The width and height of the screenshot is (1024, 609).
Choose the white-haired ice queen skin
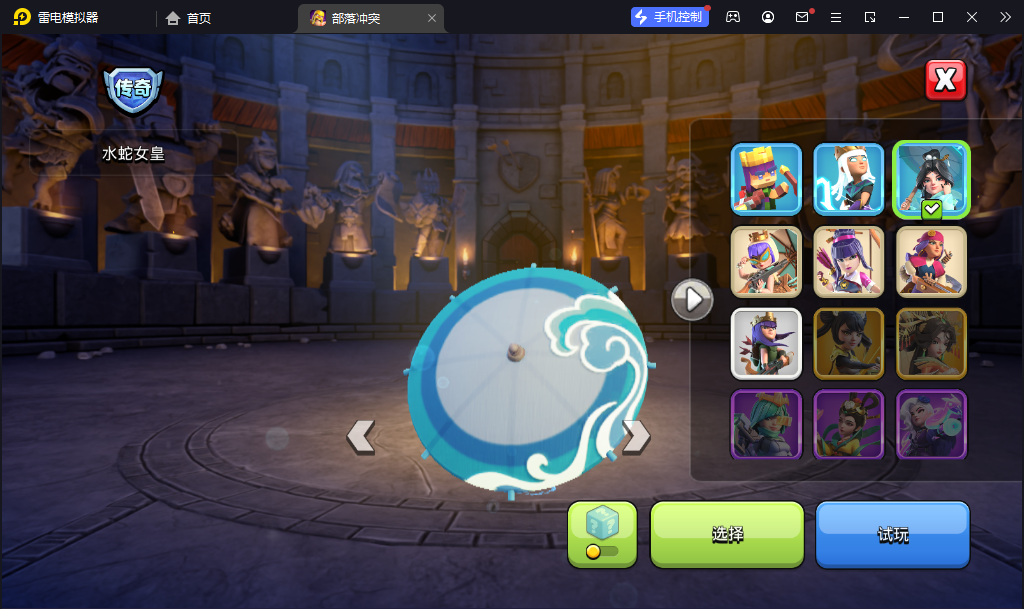849,179
